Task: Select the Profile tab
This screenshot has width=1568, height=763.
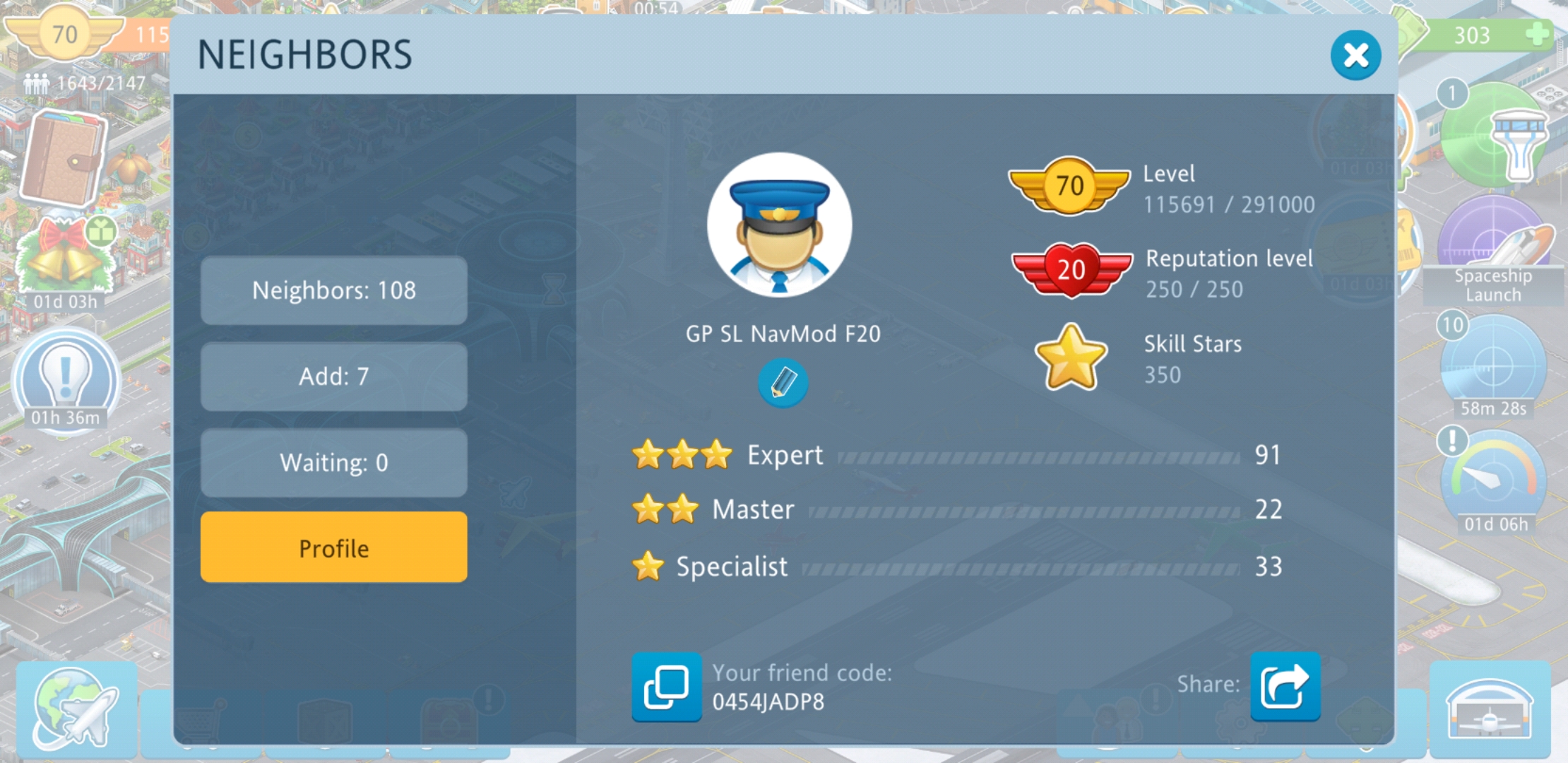Action: (333, 548)
